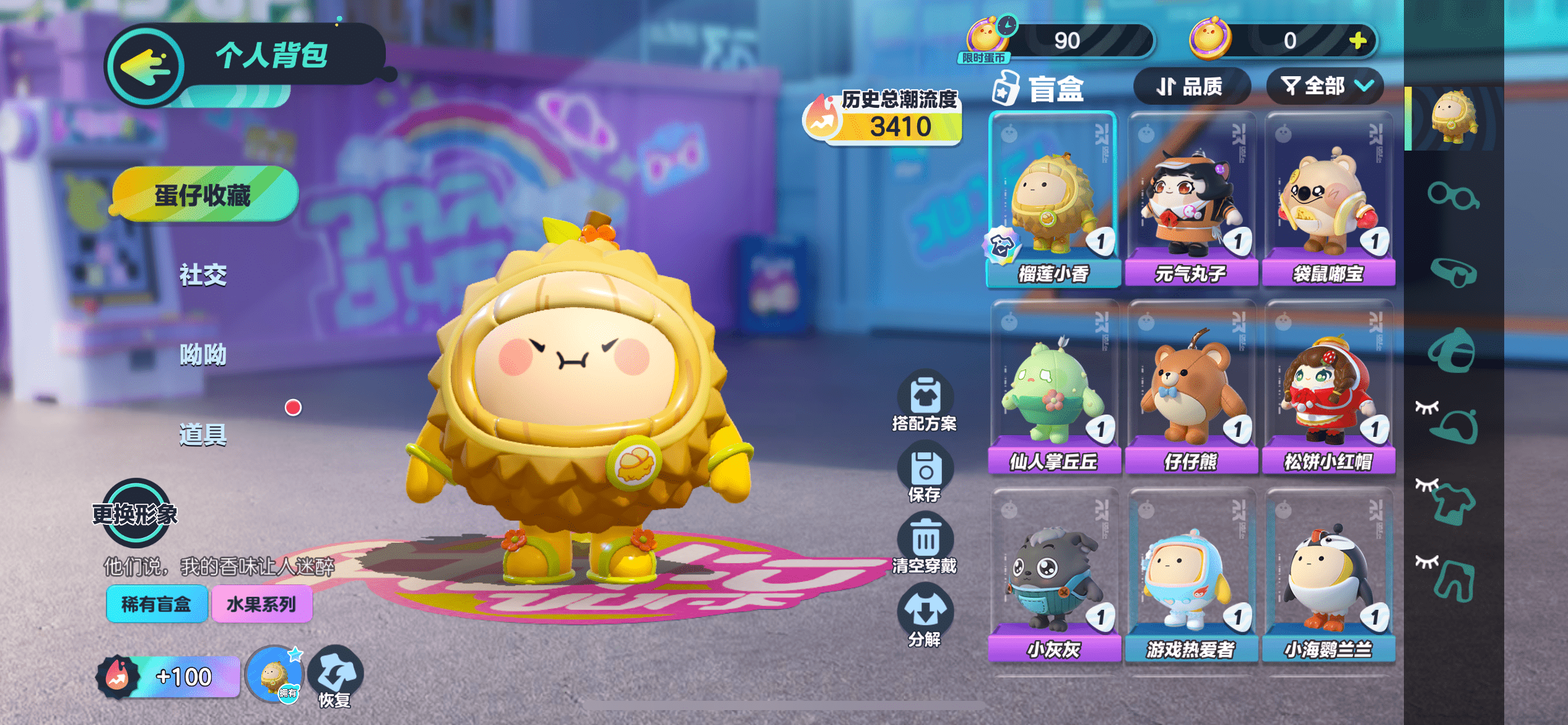This screenshot has height=725, width=1568.
Task: Switch to the 社交 tab
Action: pos(203,275)
